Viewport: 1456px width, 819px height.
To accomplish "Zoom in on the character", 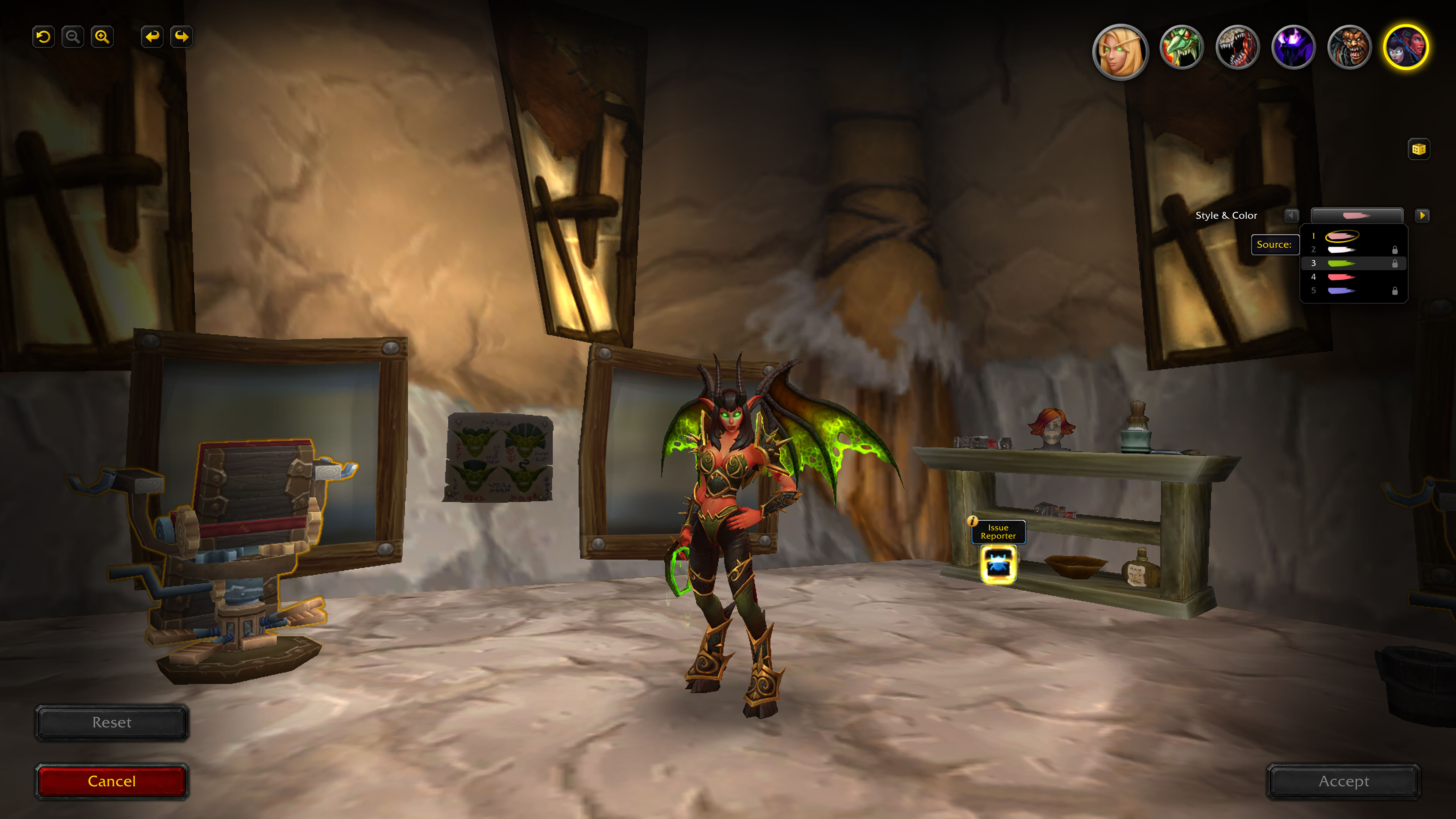I will coord(102,36).
